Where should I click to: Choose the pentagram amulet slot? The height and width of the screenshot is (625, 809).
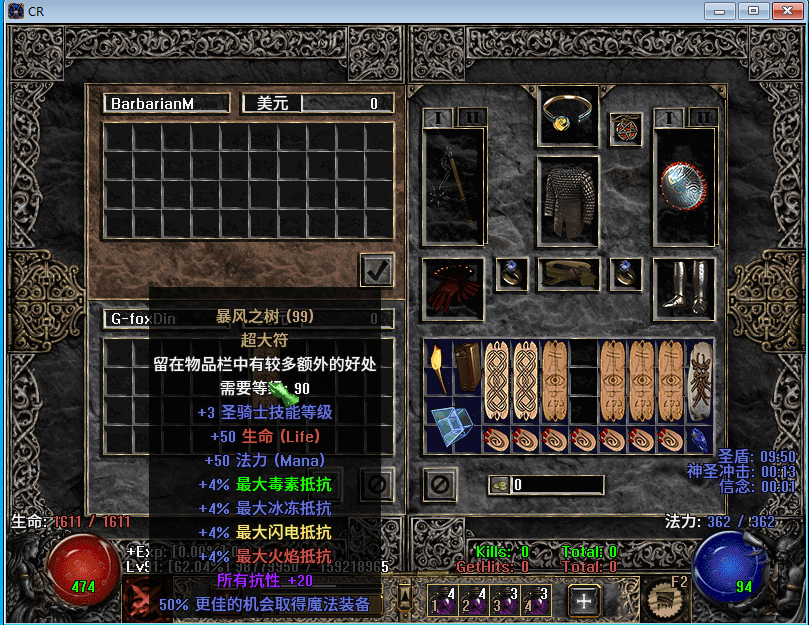(x=626, y=128)
